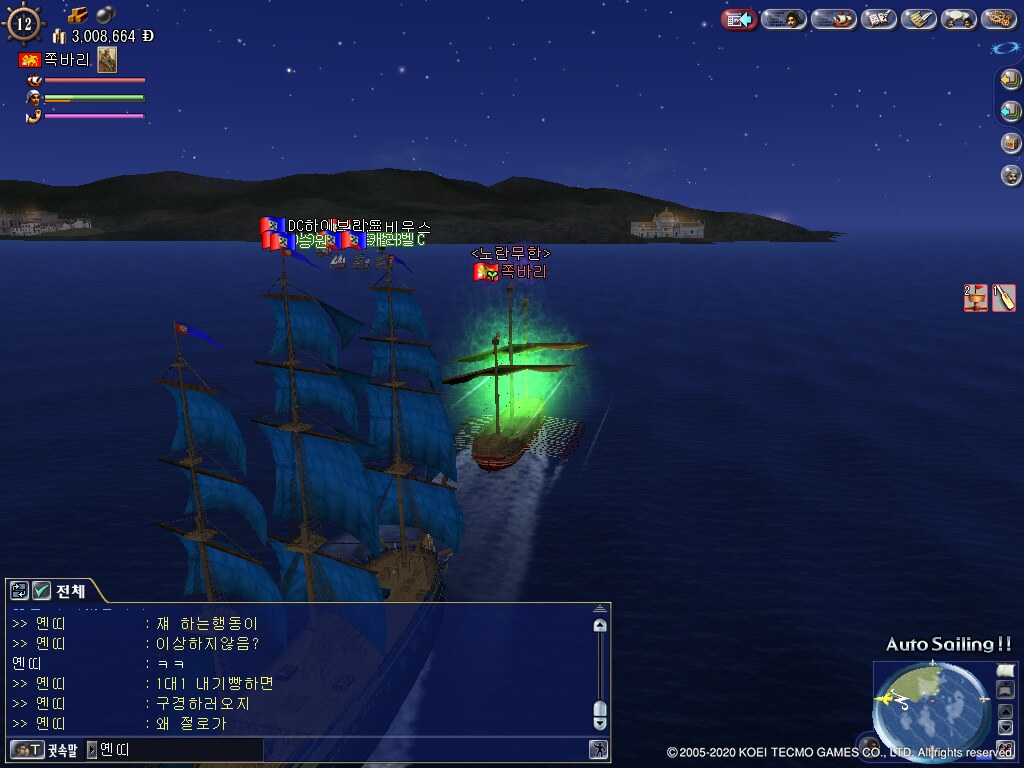
Task: Click the bearded sailor face button
Action: pyautogui.click(x=1011, y=175)
